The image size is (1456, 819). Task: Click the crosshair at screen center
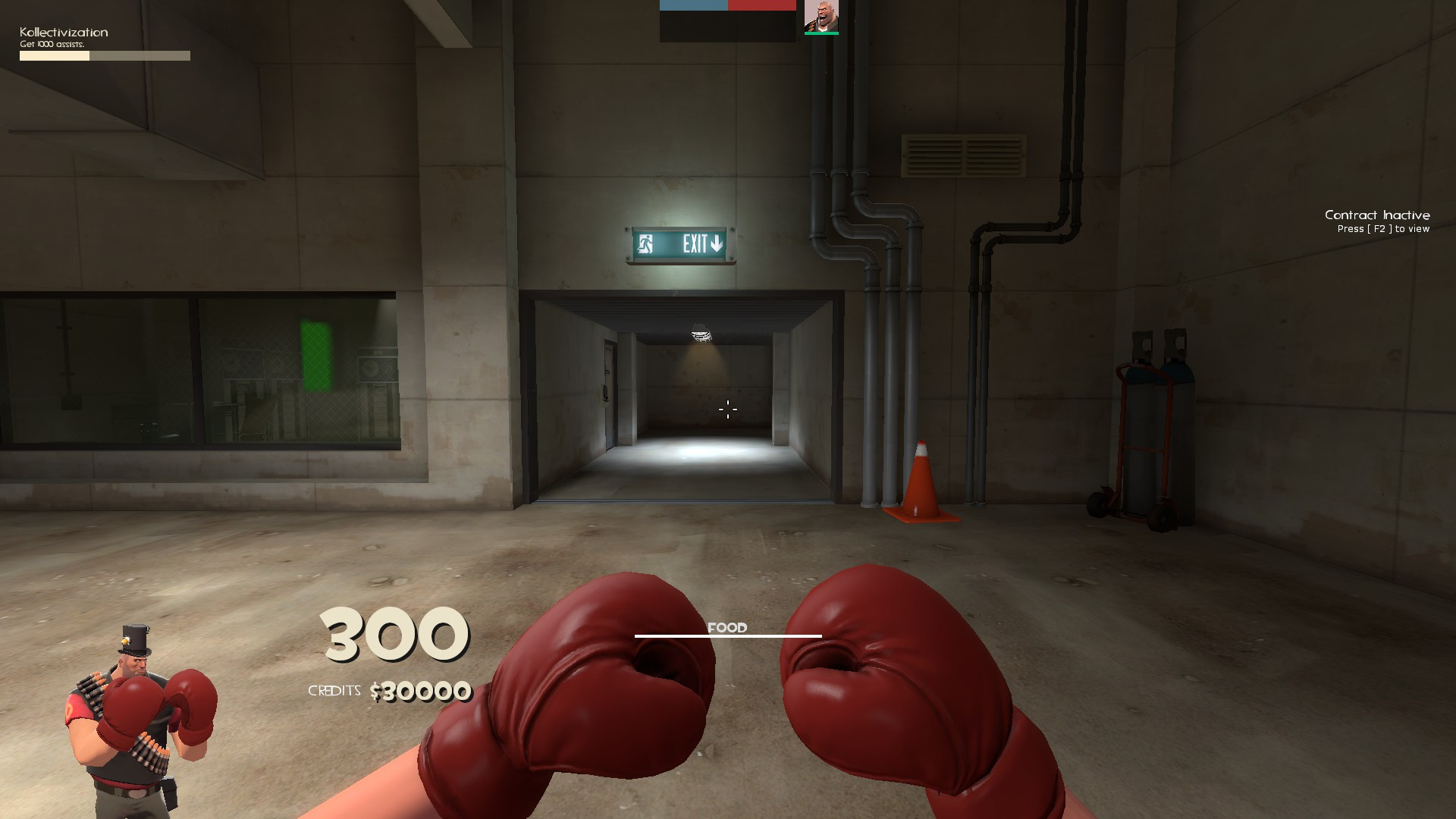[x=727, y=409]
